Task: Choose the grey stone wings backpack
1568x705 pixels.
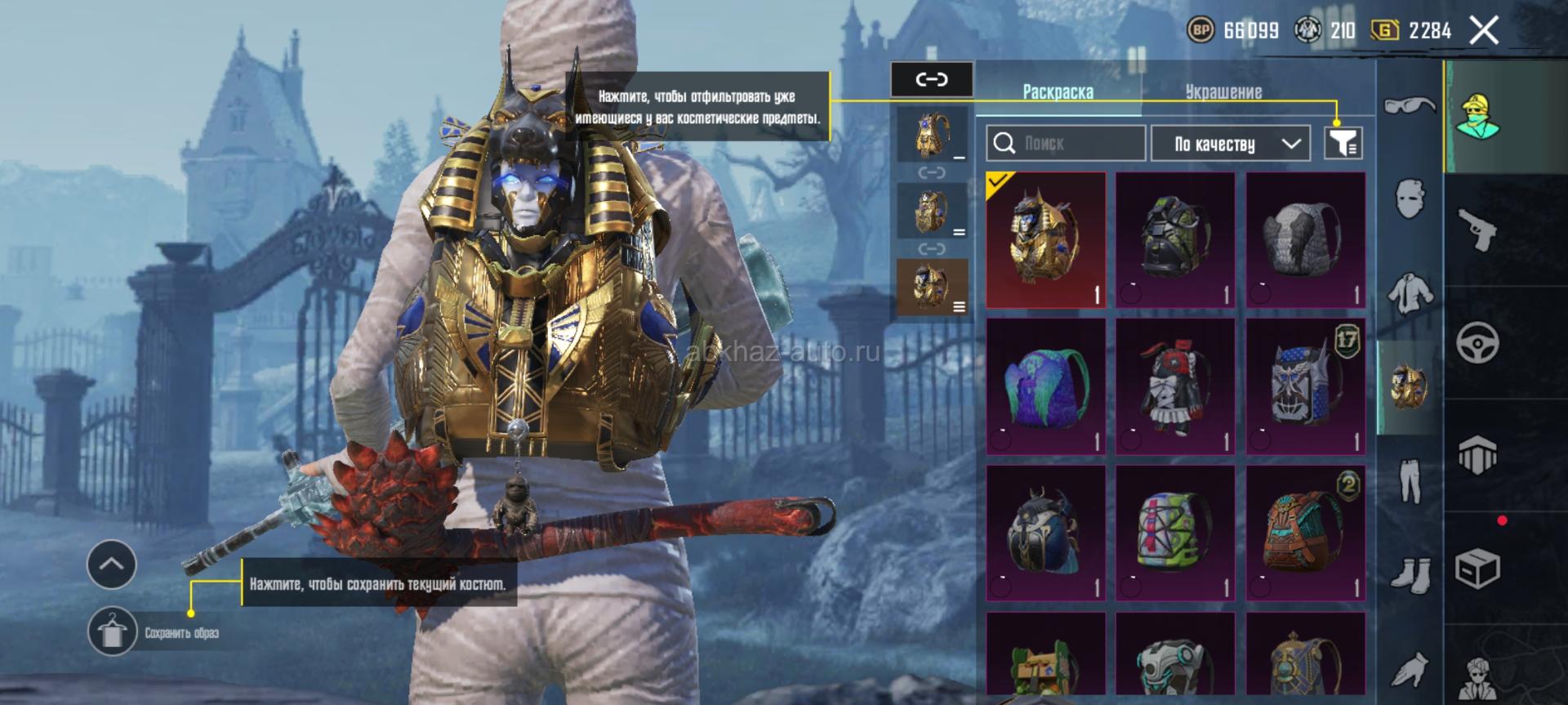Action: (1305, 239)
